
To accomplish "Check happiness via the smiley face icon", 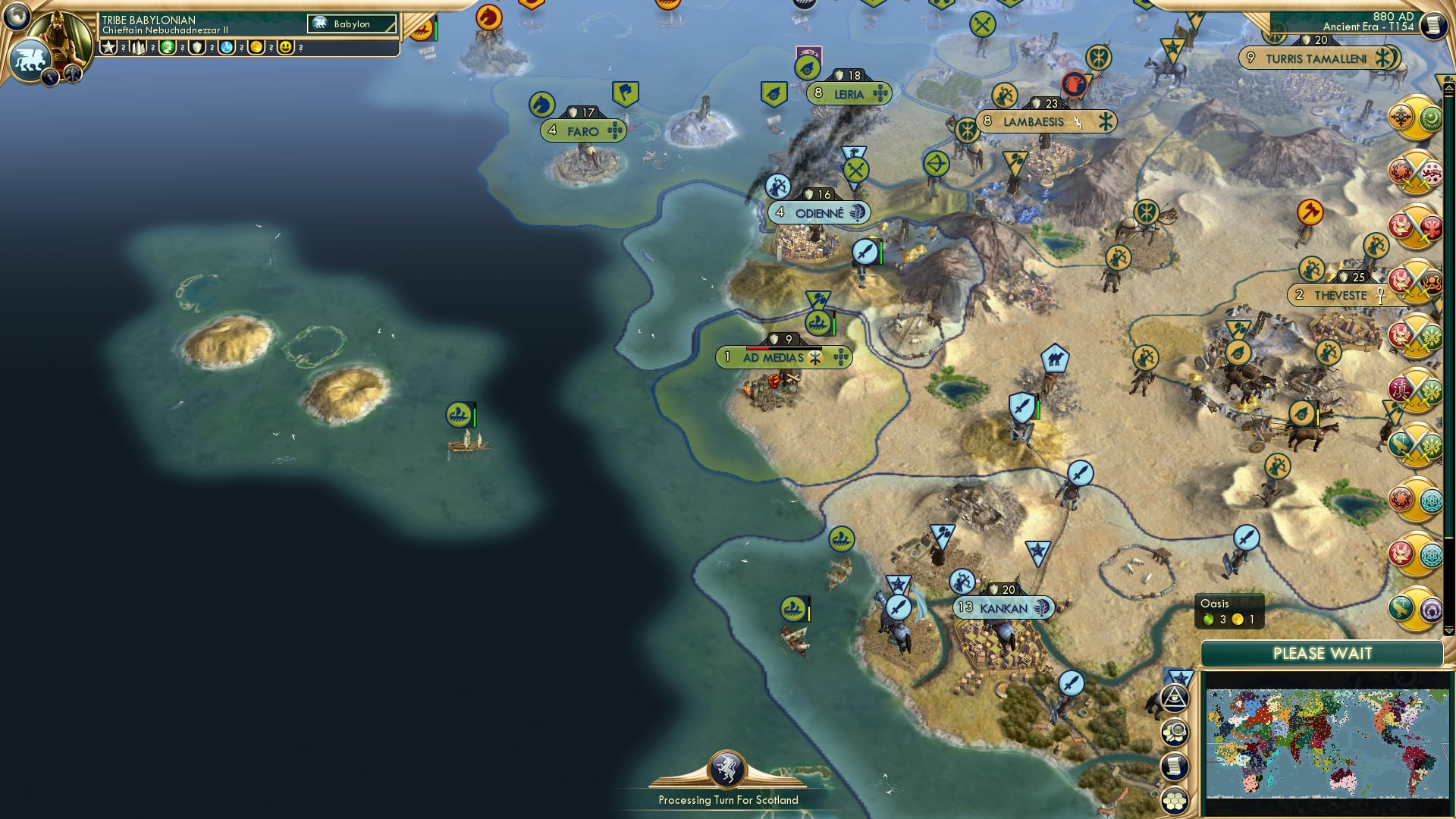I will [287, 48].
